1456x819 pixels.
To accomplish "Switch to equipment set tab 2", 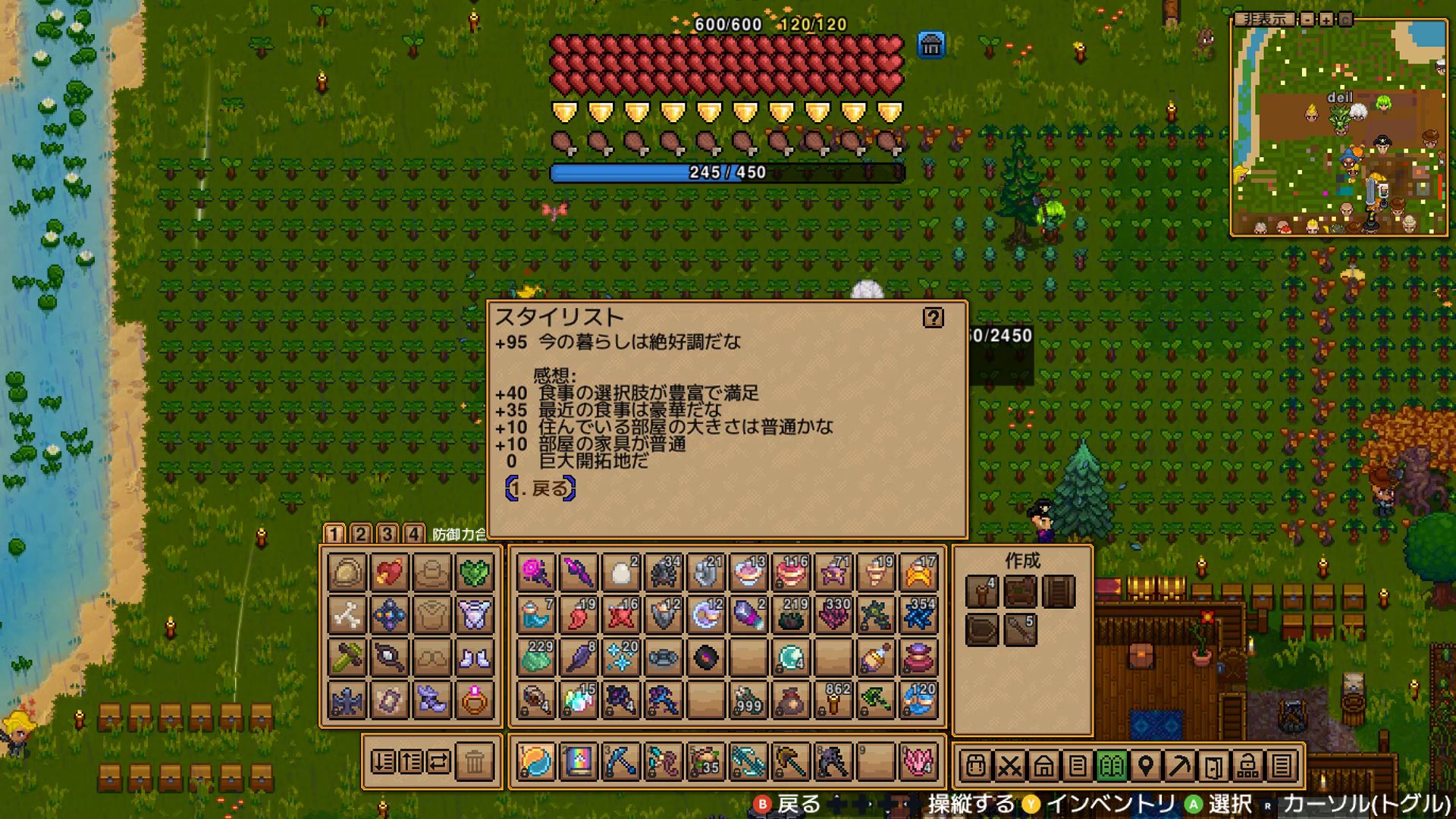I will (361, 534).
